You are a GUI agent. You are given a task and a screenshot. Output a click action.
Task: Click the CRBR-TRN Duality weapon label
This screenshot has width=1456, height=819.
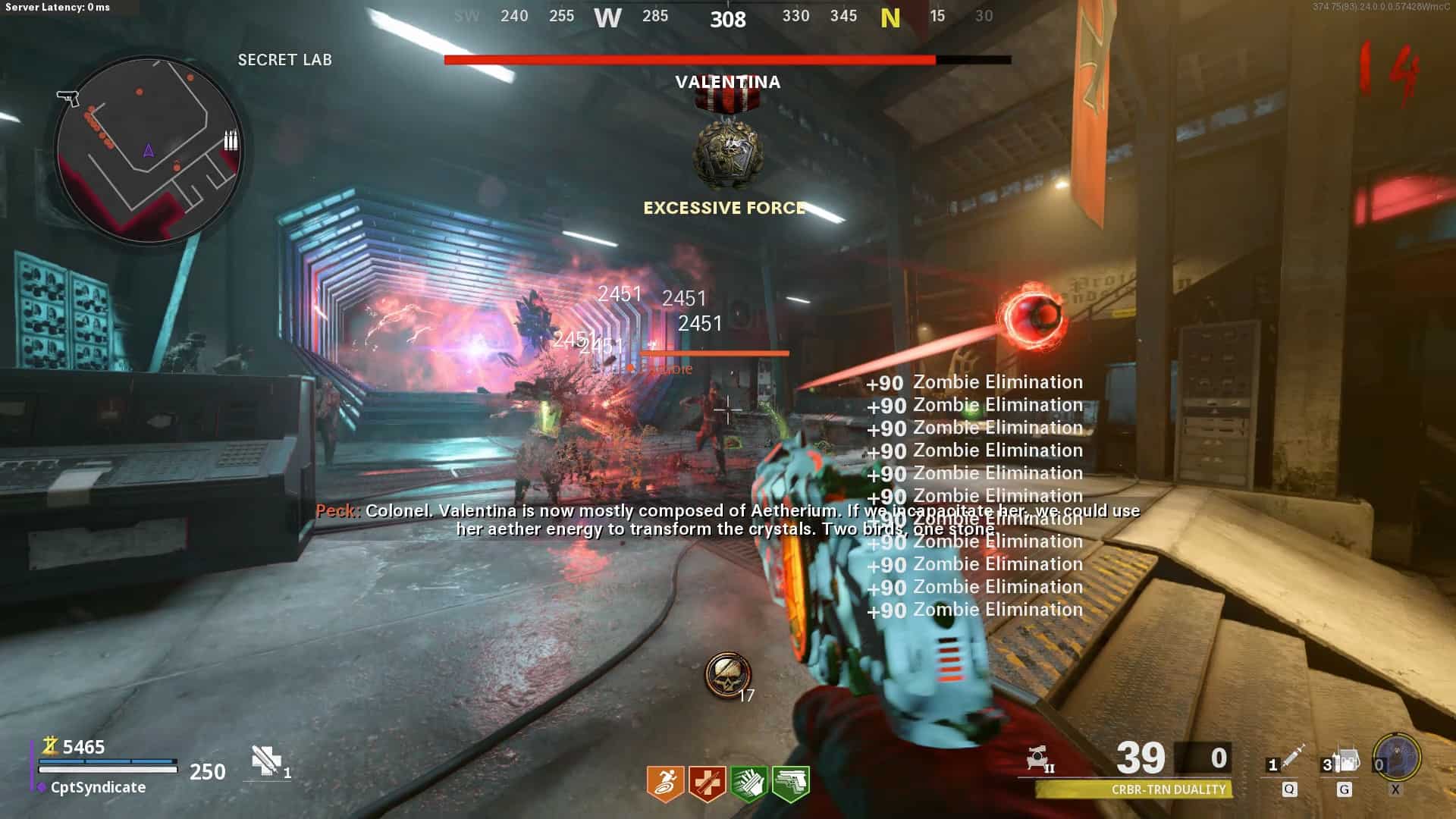tap(1168, 789)
